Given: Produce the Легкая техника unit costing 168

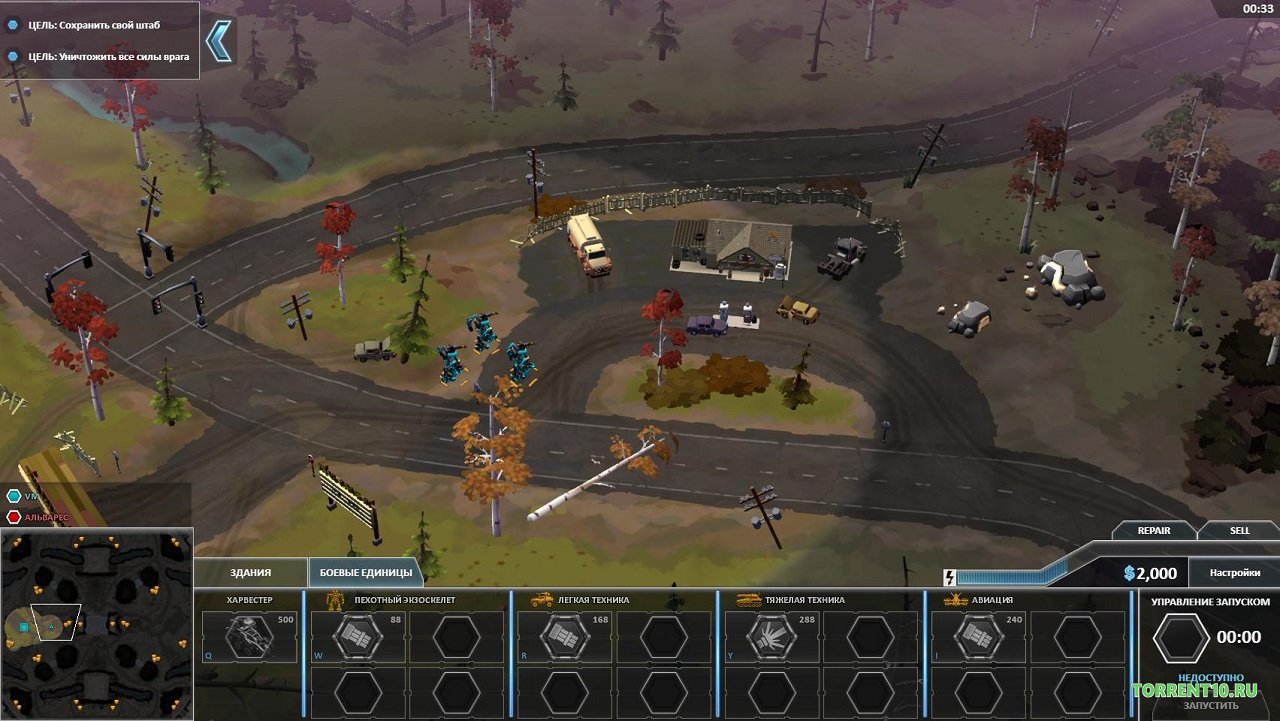Looking at the screenshot, I should [564, 637].
